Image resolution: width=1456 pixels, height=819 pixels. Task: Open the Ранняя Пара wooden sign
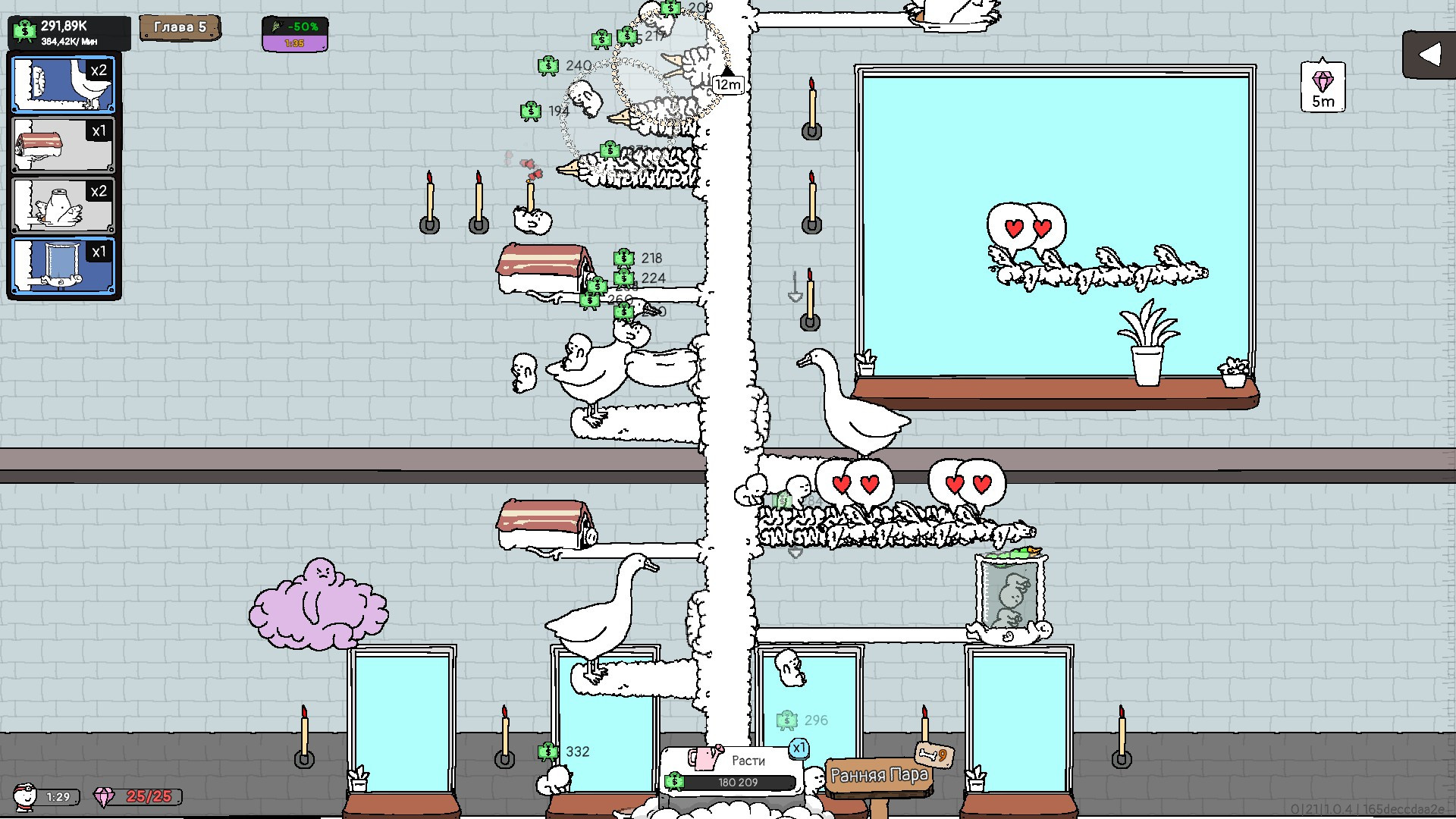click(x=879, y=777)
